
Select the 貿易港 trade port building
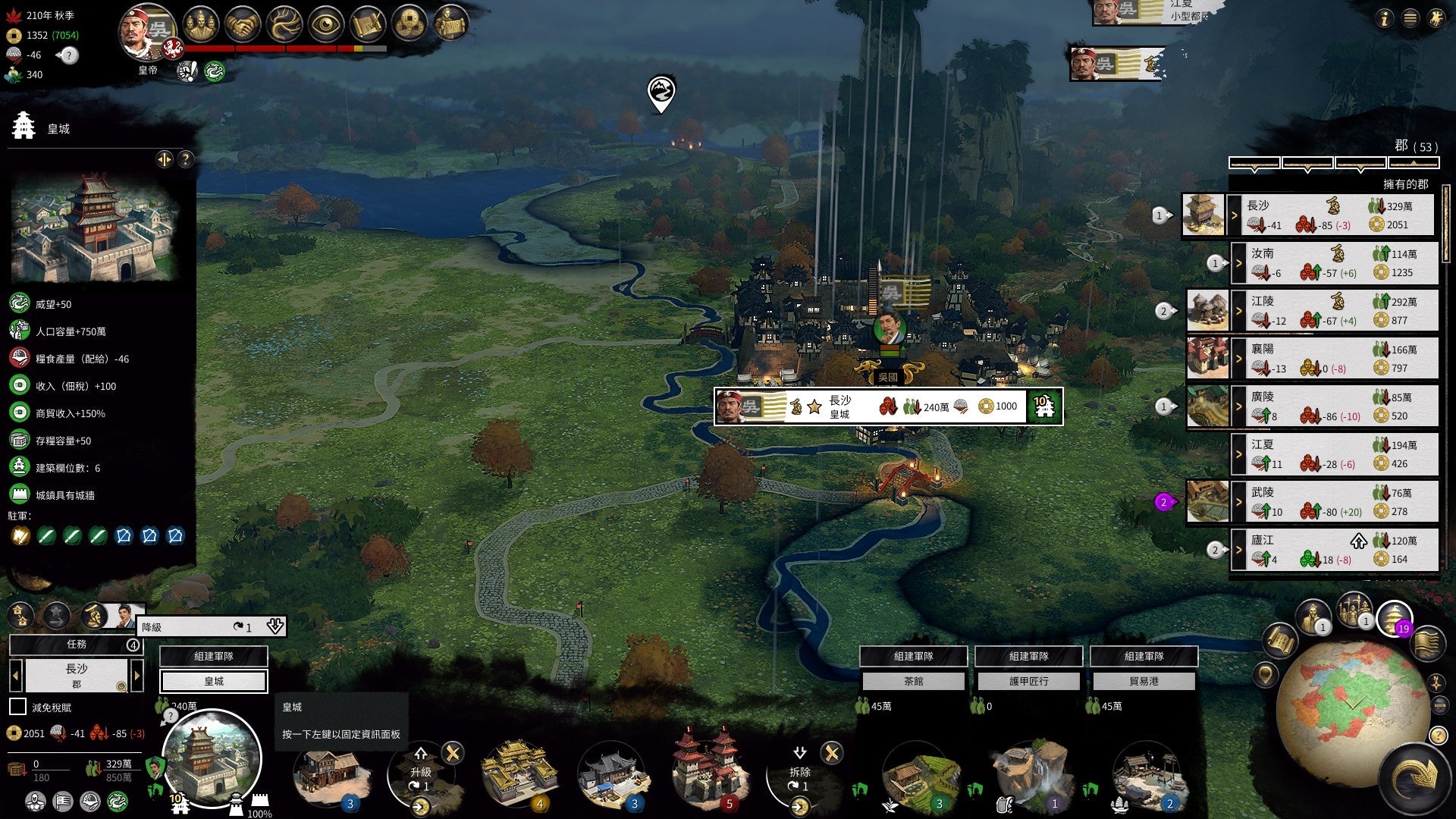coord(1144,682)
